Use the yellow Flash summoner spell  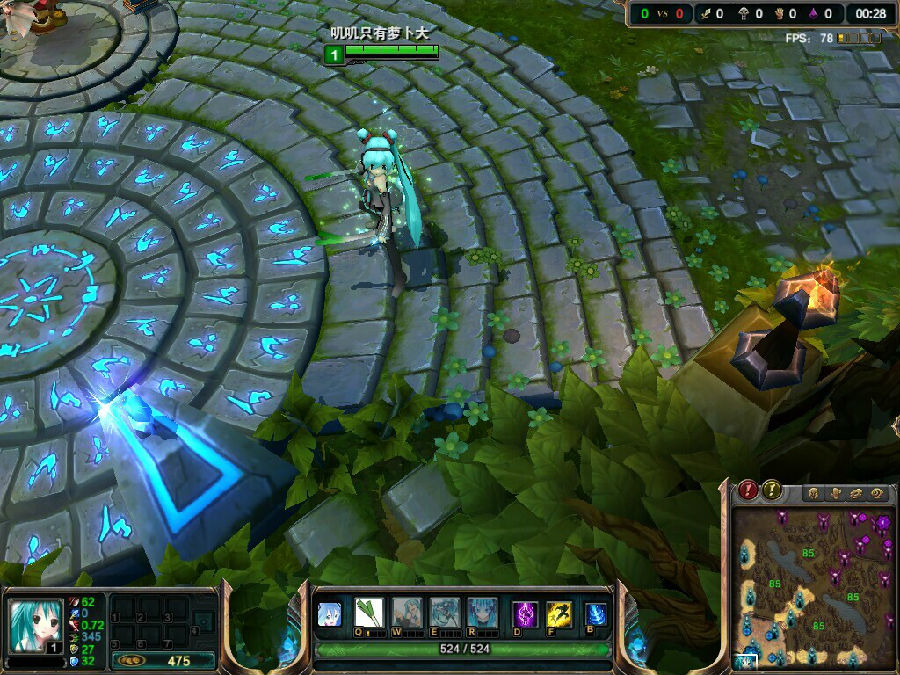tap(559, 614)
